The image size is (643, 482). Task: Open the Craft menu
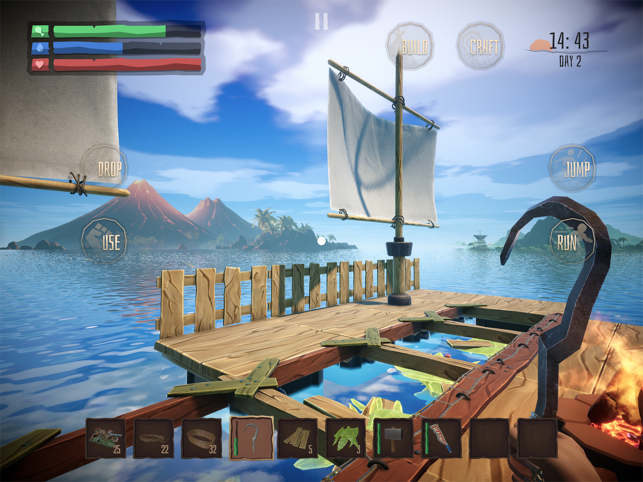480,46
